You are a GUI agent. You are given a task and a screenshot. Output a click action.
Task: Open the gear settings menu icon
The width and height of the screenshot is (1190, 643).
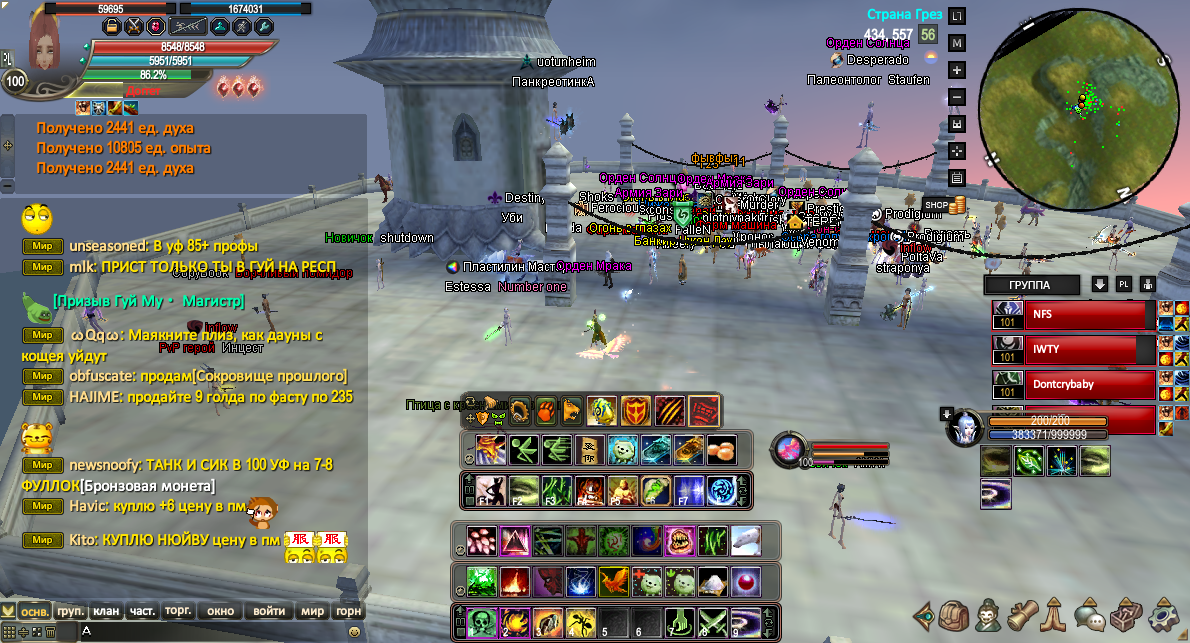[x=1163, y=613]
